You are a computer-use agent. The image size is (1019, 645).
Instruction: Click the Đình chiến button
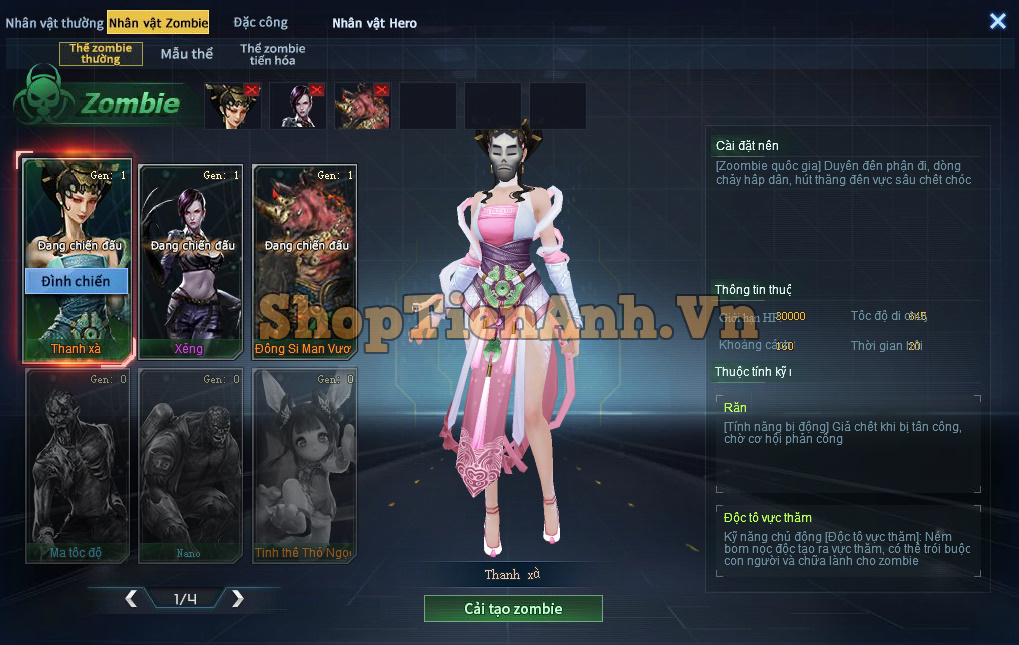76,282
